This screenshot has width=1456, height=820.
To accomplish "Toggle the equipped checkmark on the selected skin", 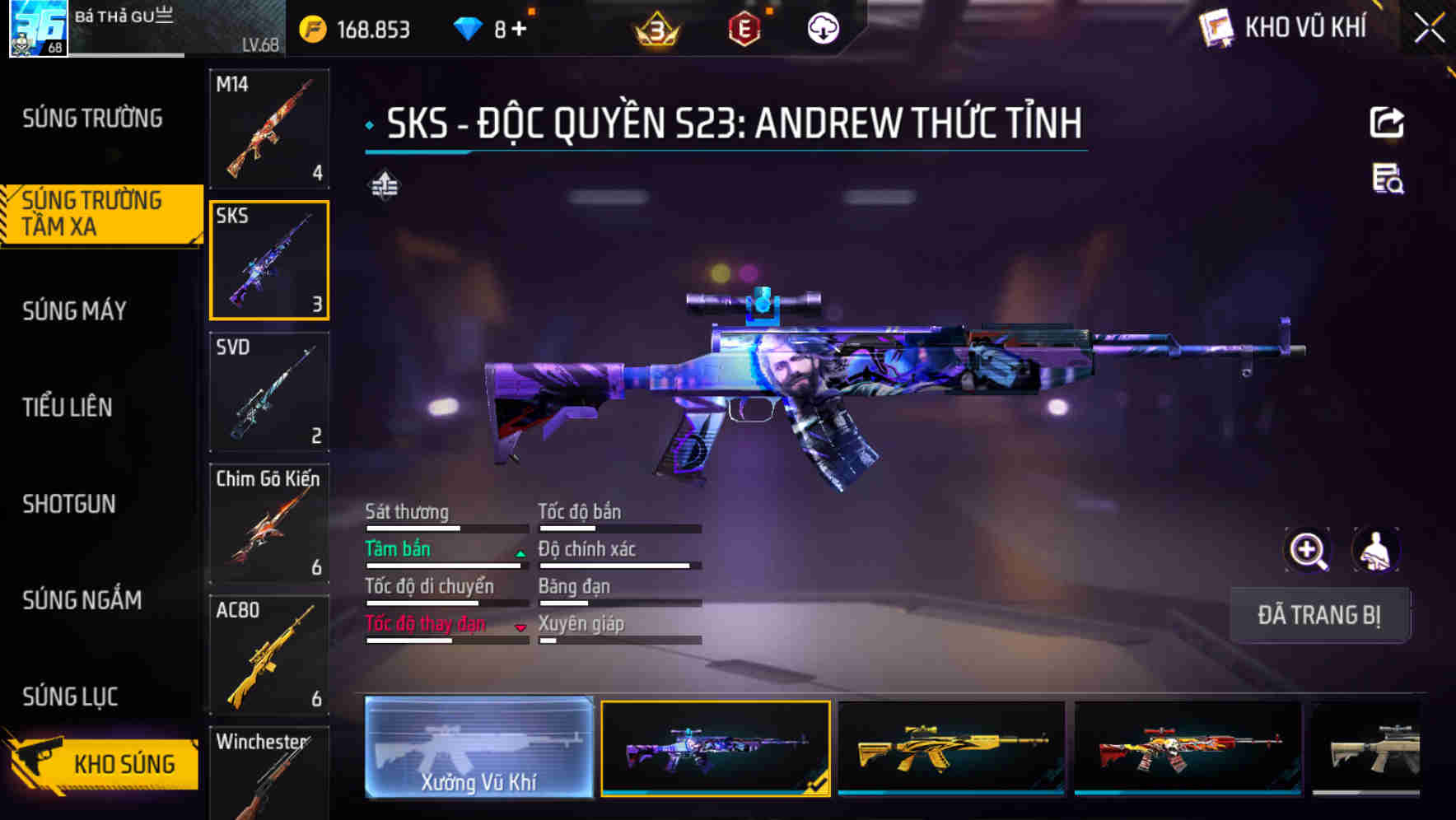I will click(x=815, y=787).
